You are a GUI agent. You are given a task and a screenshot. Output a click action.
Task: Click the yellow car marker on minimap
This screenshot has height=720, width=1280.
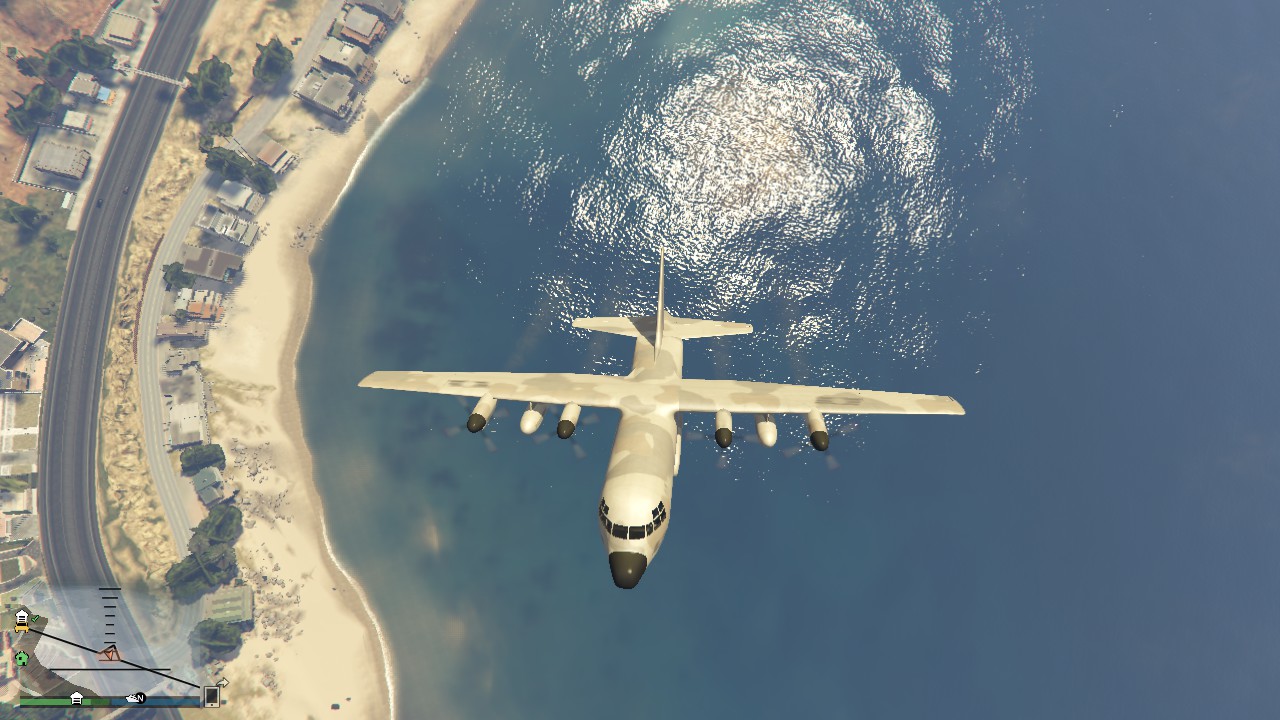pos(21,628)
